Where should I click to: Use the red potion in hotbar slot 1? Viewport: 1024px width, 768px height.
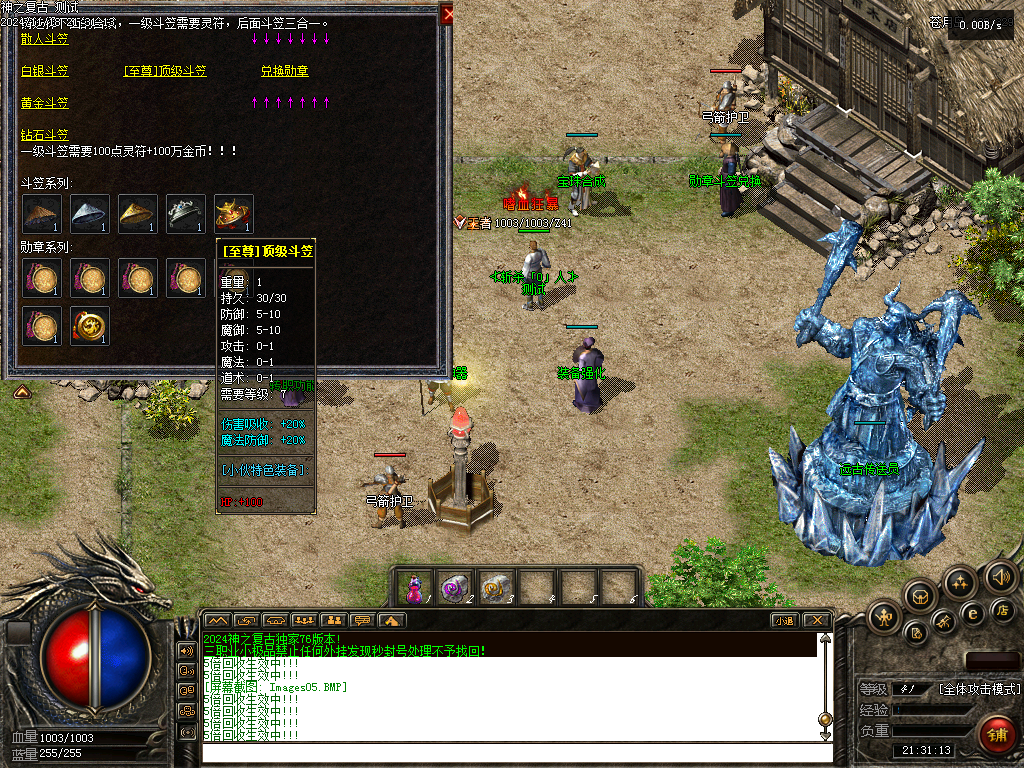[x=414, y=587]
